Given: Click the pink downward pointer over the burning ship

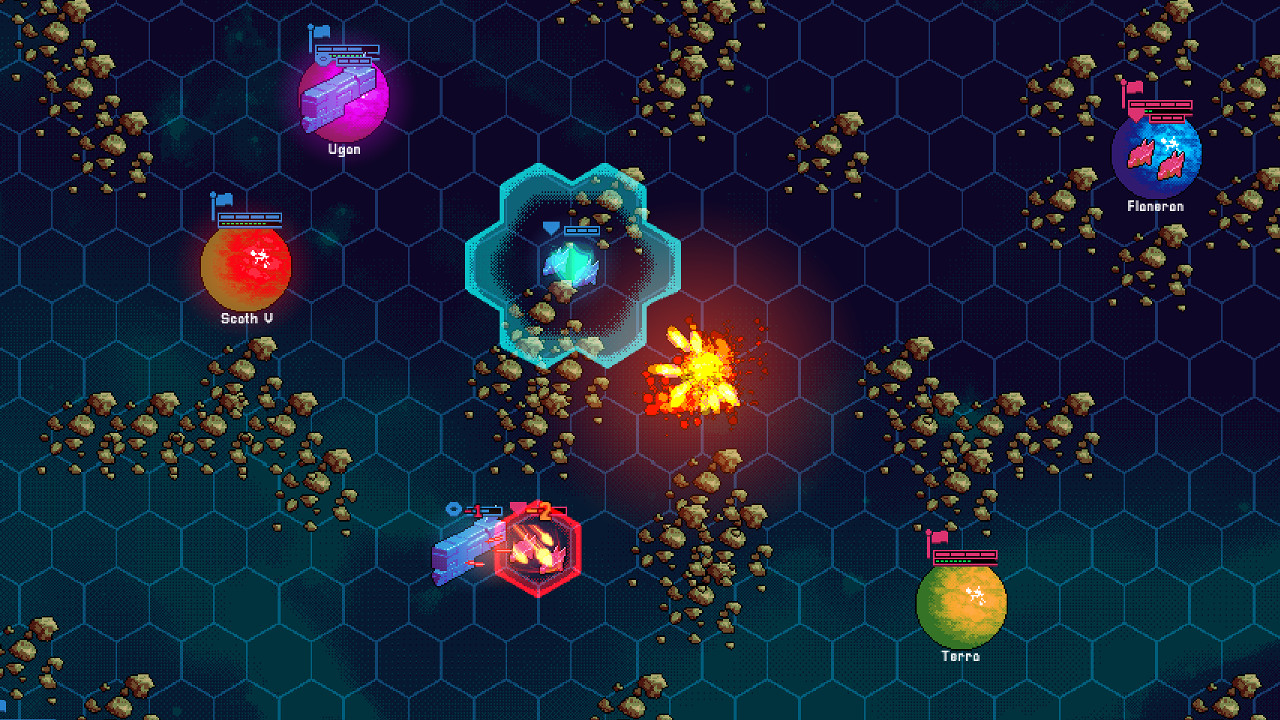Looking at the screenshot, I should (x=518, y=507).
